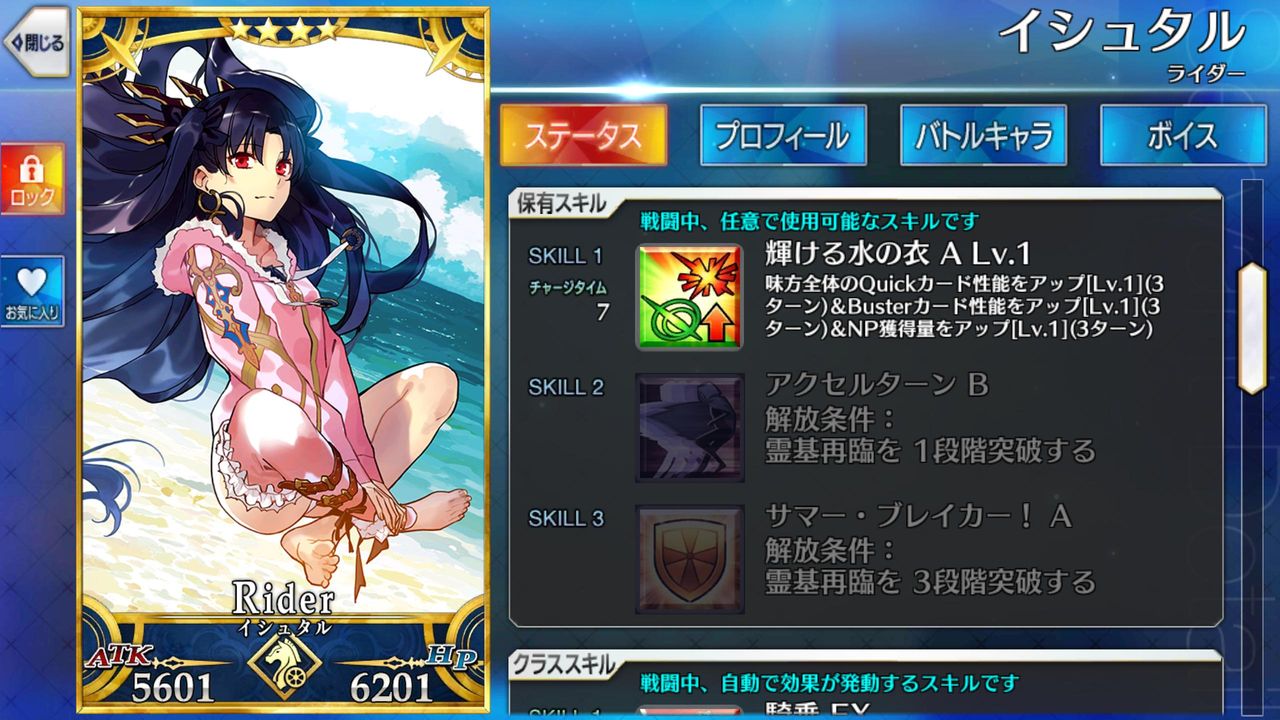Viewport: 1280px width, 720px height.
Task: Select the バトルキャラ button
Action: coord(982,135)
